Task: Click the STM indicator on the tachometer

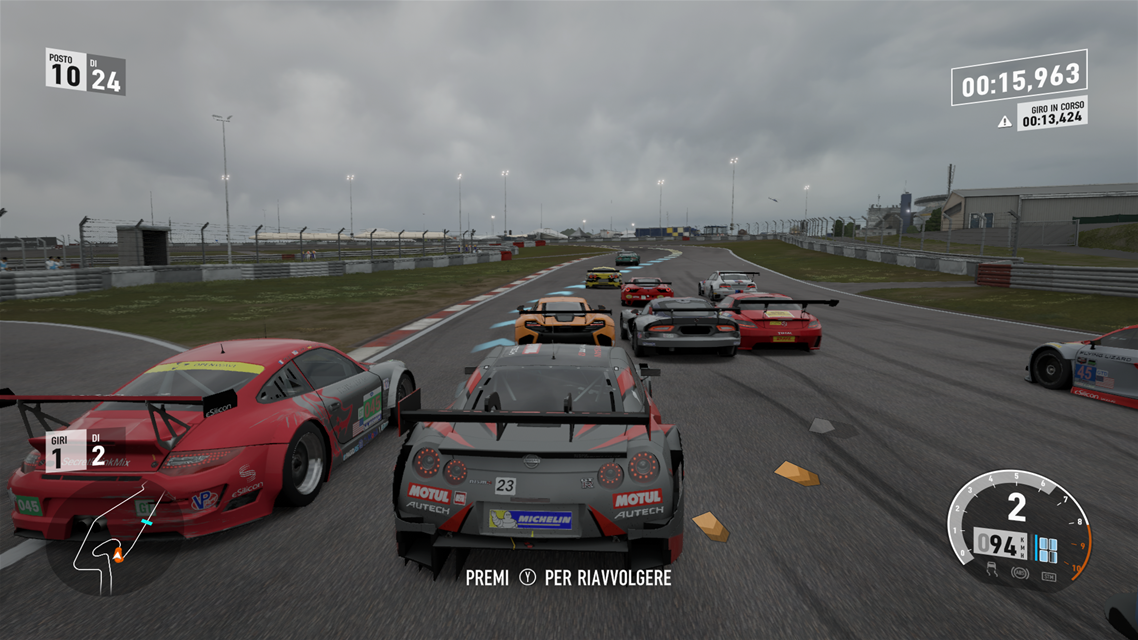Action: tap(1047, 576)
